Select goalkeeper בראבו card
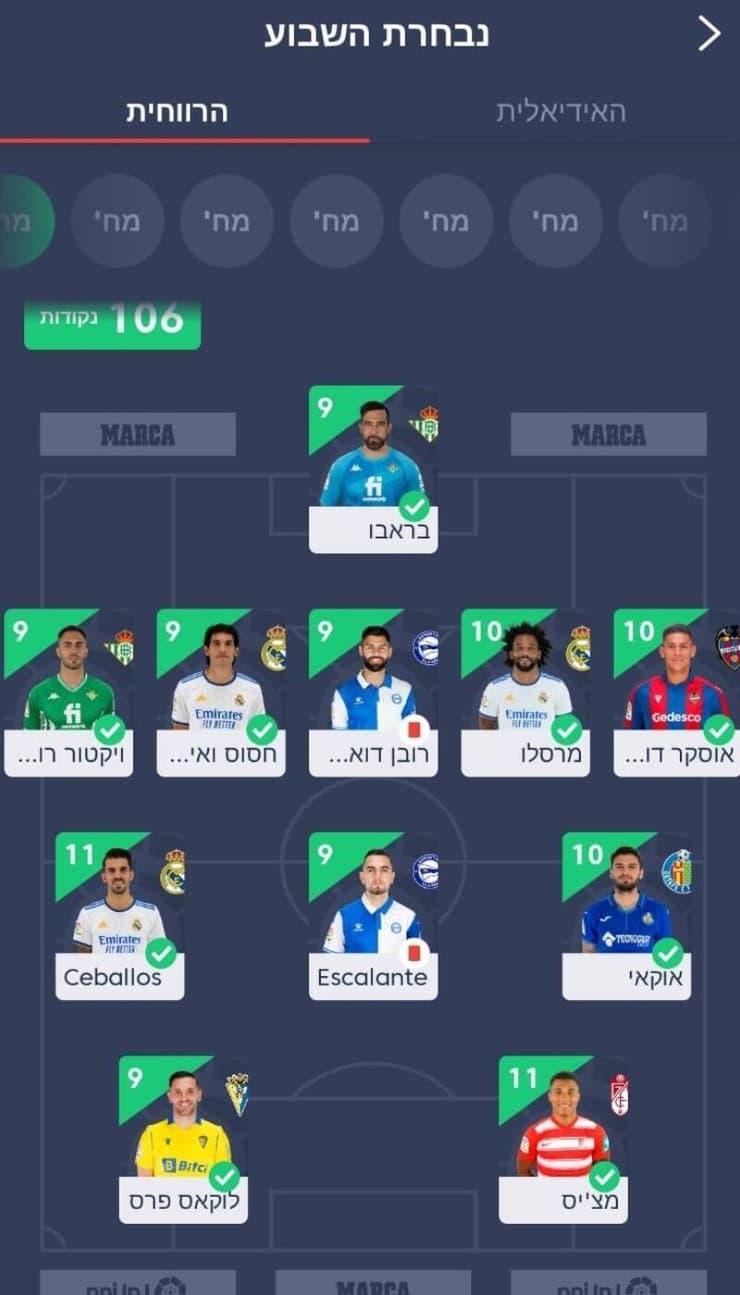The height and width of the screenshot is (1295, 740). [373, 469]
